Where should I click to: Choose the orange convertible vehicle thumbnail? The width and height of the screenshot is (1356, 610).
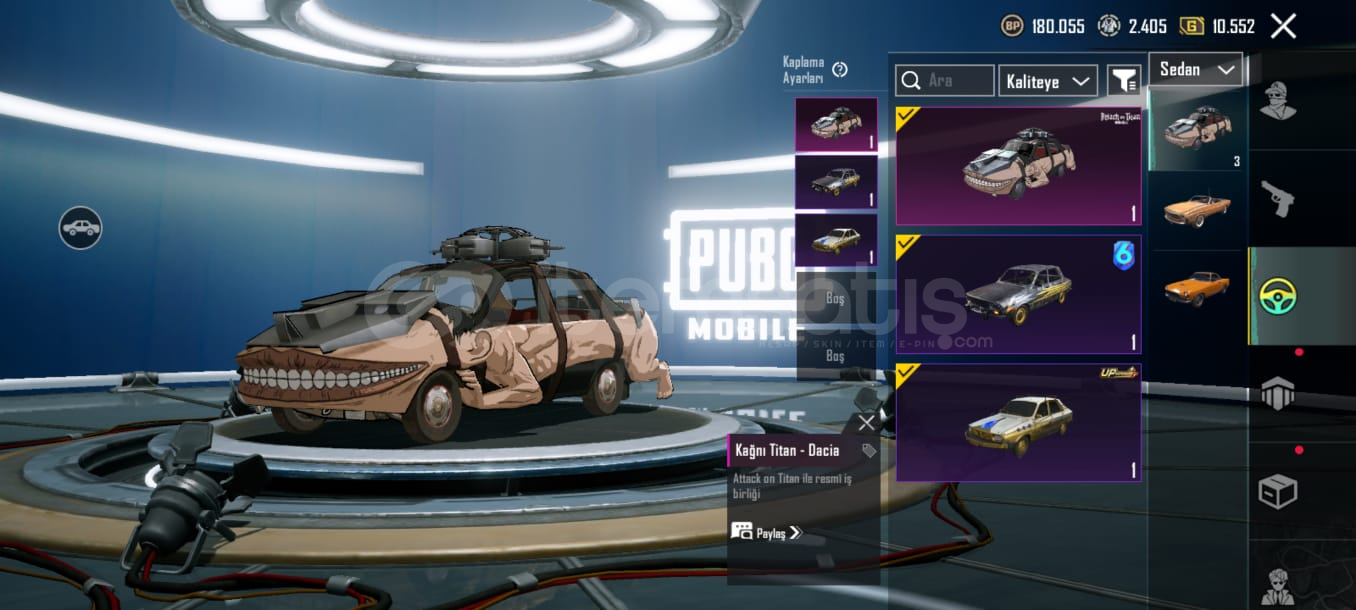point(1197,209)
